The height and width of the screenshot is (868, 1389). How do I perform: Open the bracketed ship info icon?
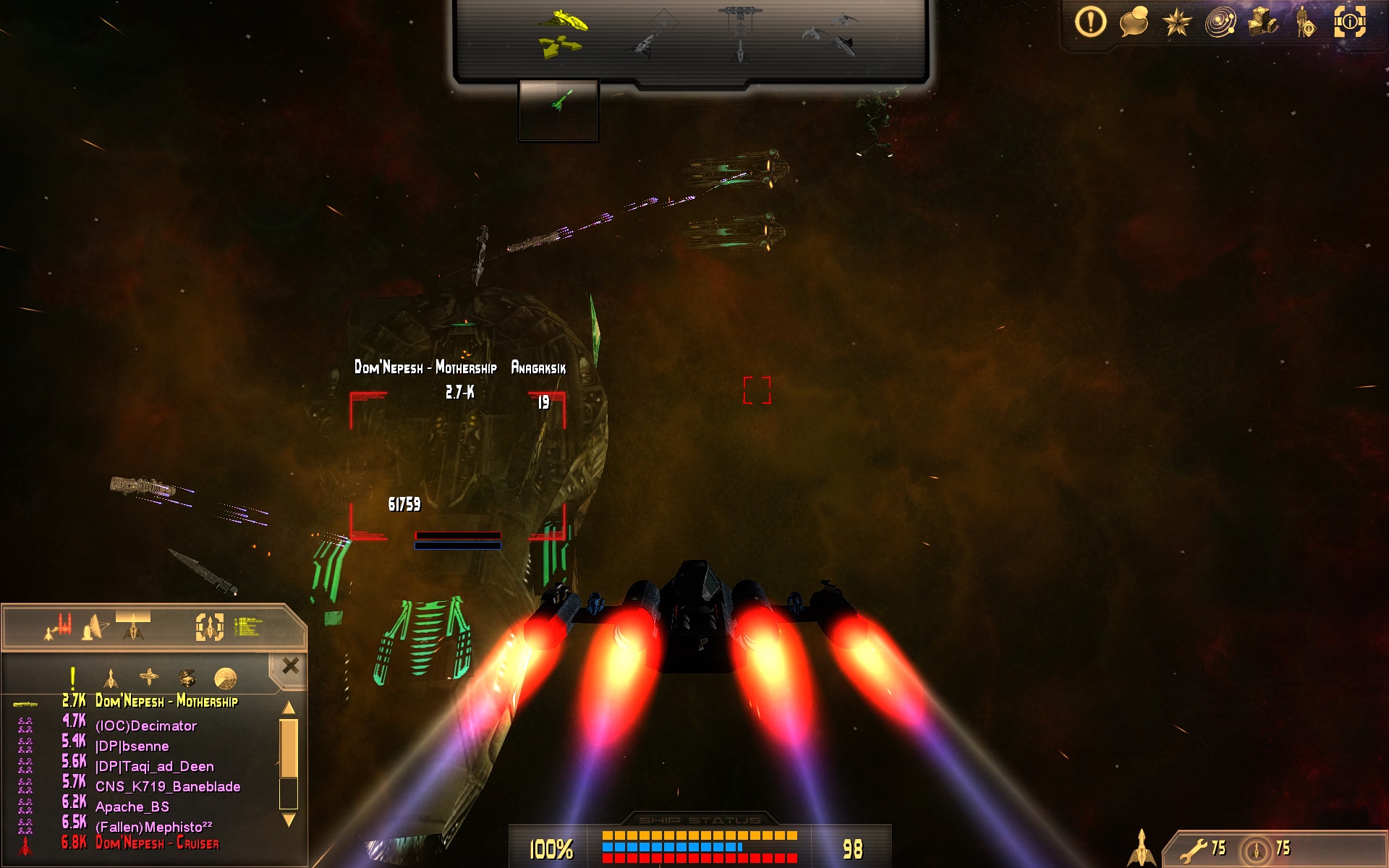point(1349,22)
